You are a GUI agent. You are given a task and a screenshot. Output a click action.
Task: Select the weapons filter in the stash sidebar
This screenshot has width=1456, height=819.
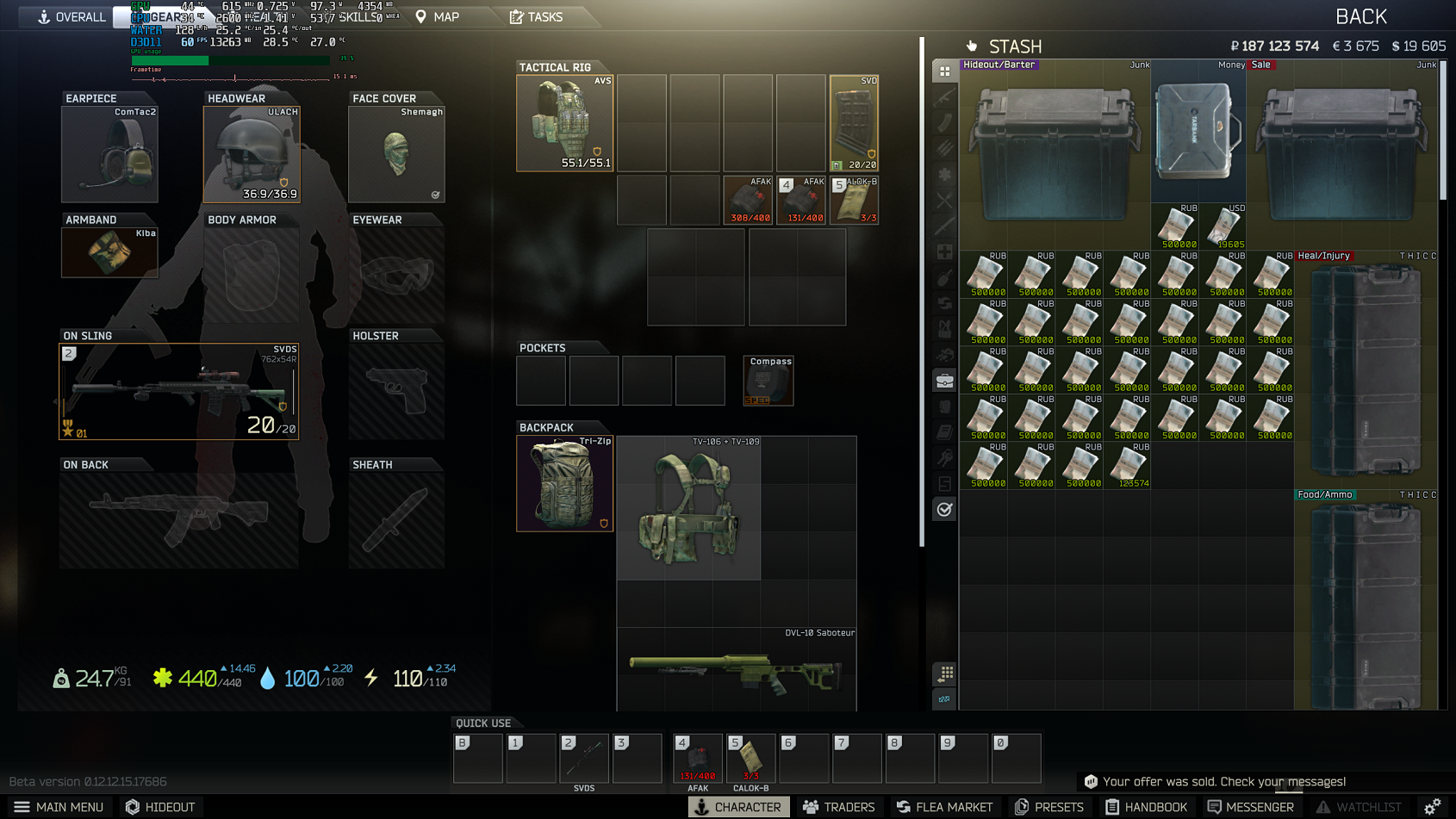(x=944, y=96)
